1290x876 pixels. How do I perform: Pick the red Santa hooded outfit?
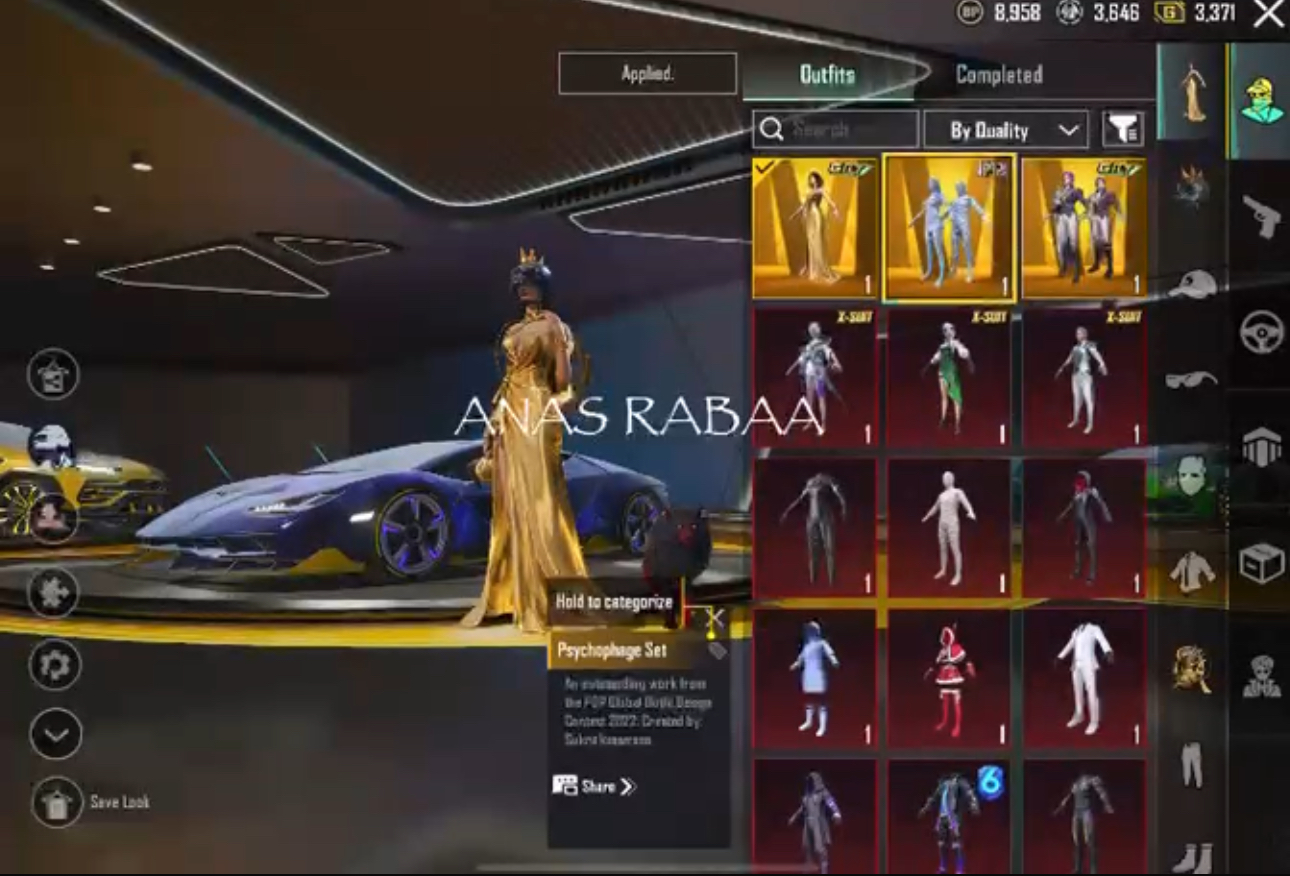[x=950, y=678]
